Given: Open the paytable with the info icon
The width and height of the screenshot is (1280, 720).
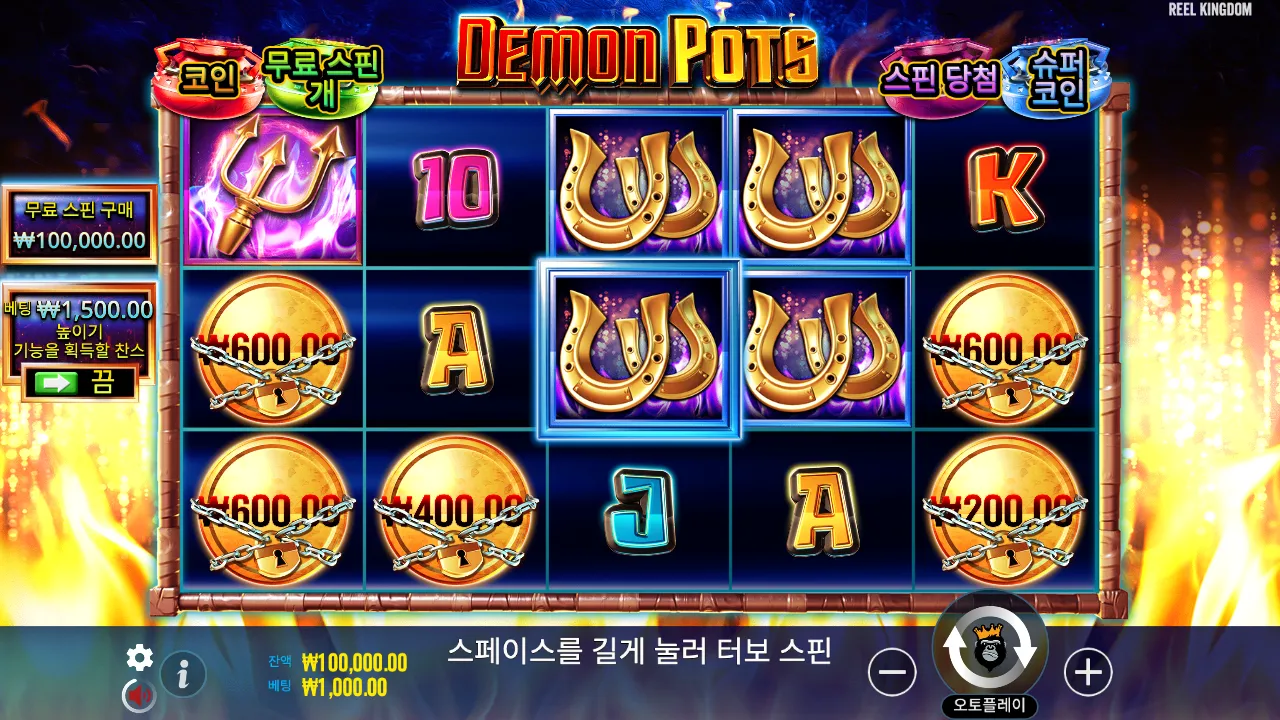Looking at the screenshot, I should [x=181, y=673].
